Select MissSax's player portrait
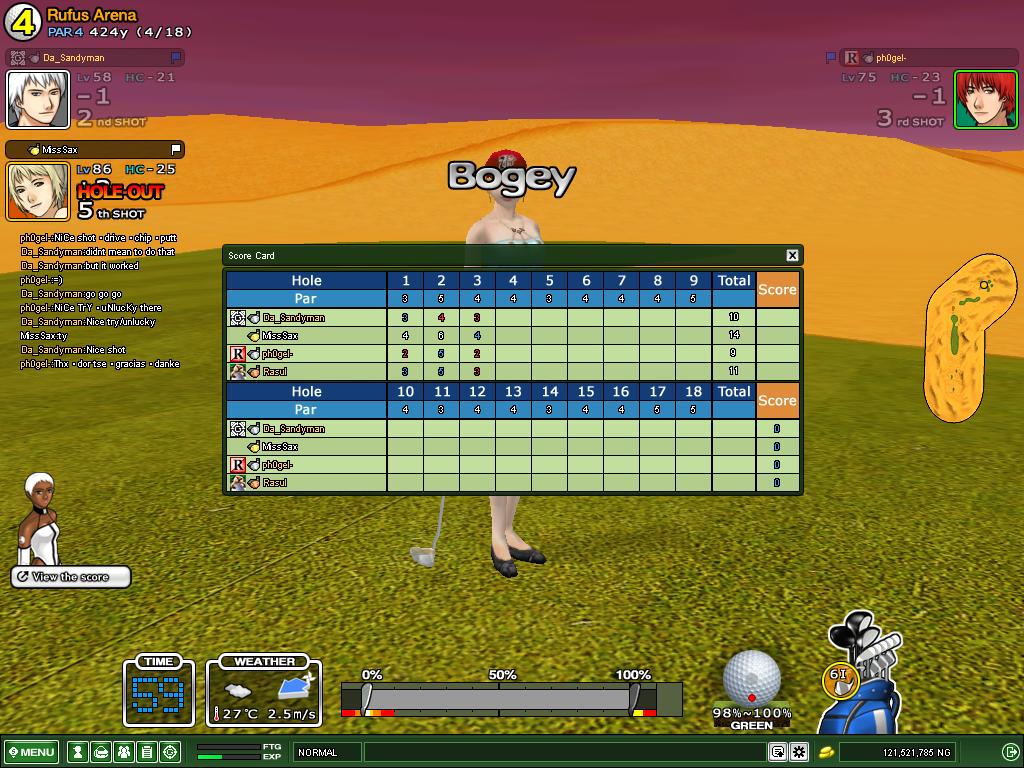Image resolution: width=1024 pixels, height=768 pixels. 39,191
